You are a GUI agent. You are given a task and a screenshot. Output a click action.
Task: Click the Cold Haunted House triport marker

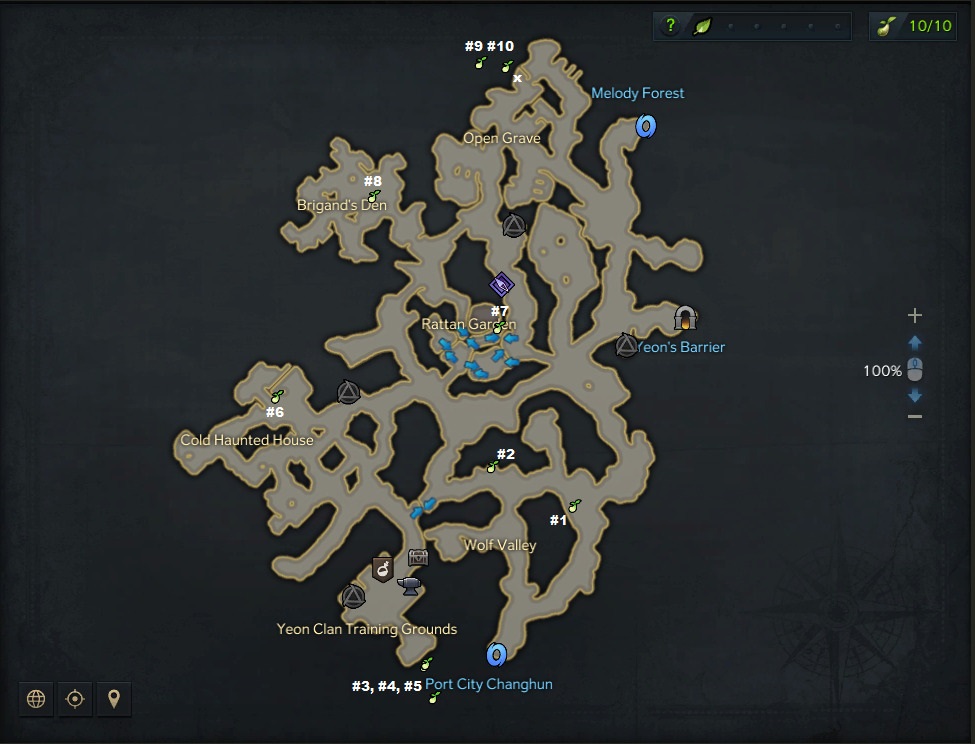click(x=348, y=392)
